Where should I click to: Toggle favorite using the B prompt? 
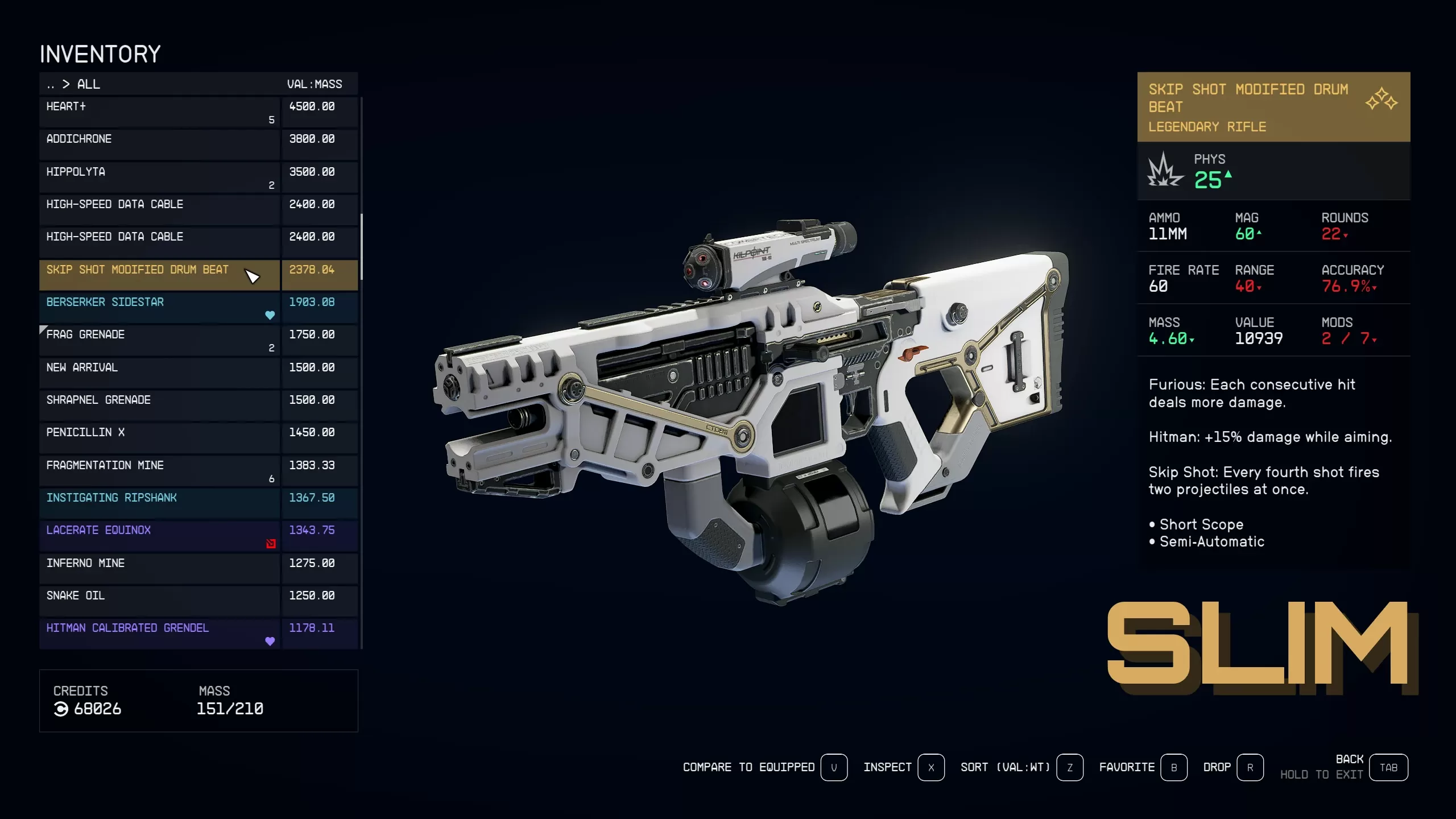point(1174,767)
